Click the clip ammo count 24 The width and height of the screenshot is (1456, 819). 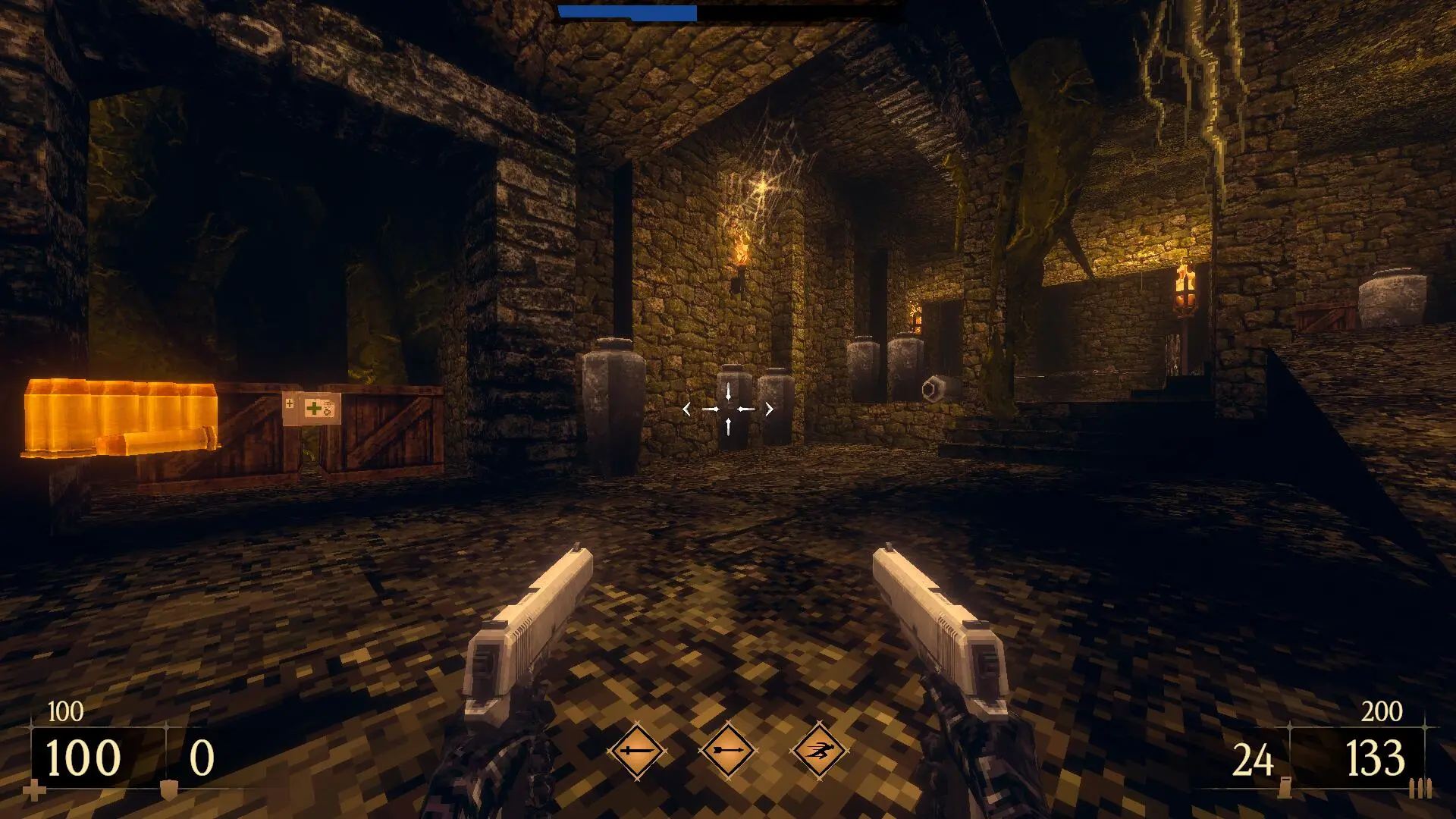[1252, 756]
